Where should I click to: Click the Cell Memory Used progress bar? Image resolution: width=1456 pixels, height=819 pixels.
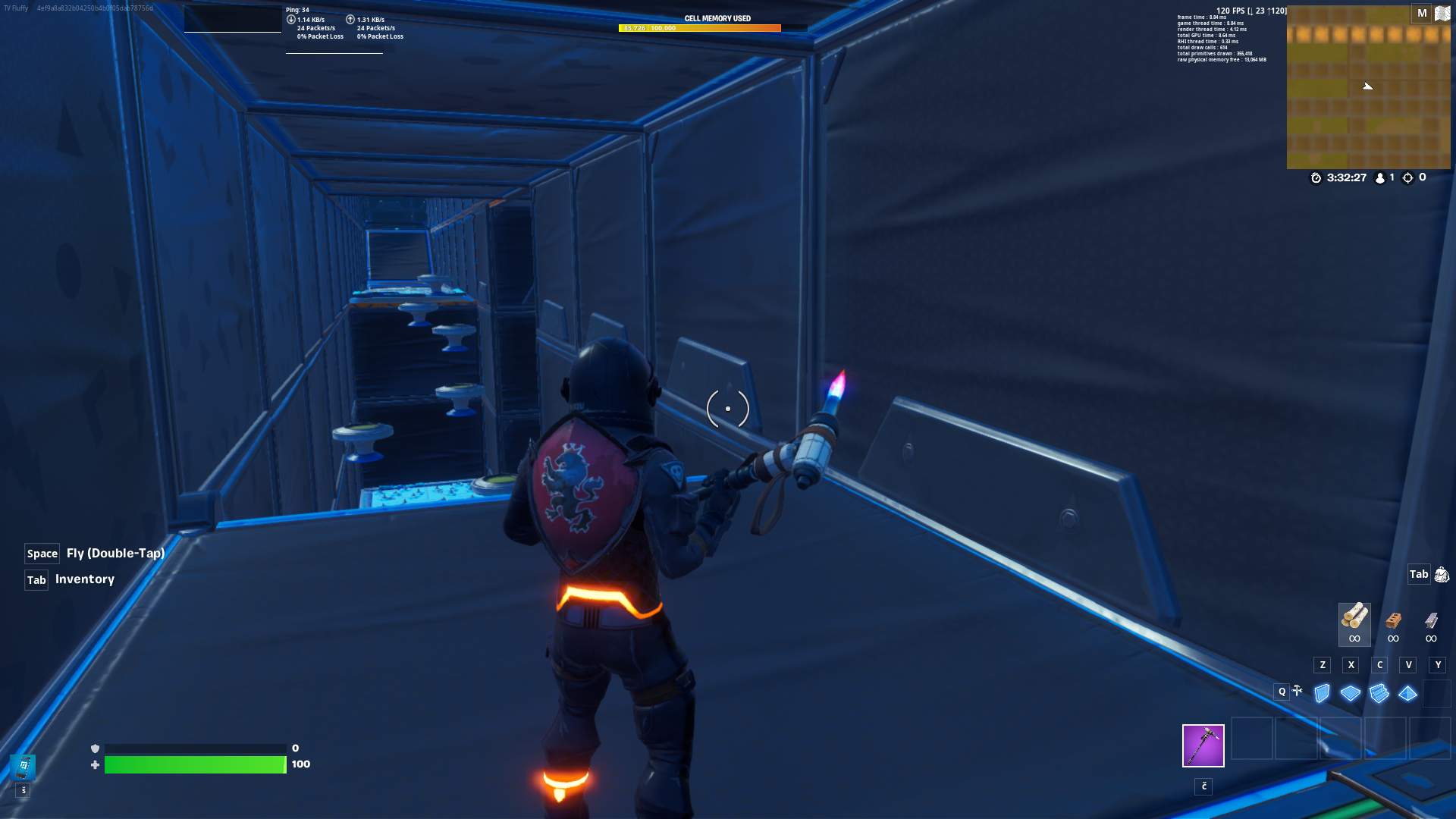pyautogui.click(x=701, y=28)
